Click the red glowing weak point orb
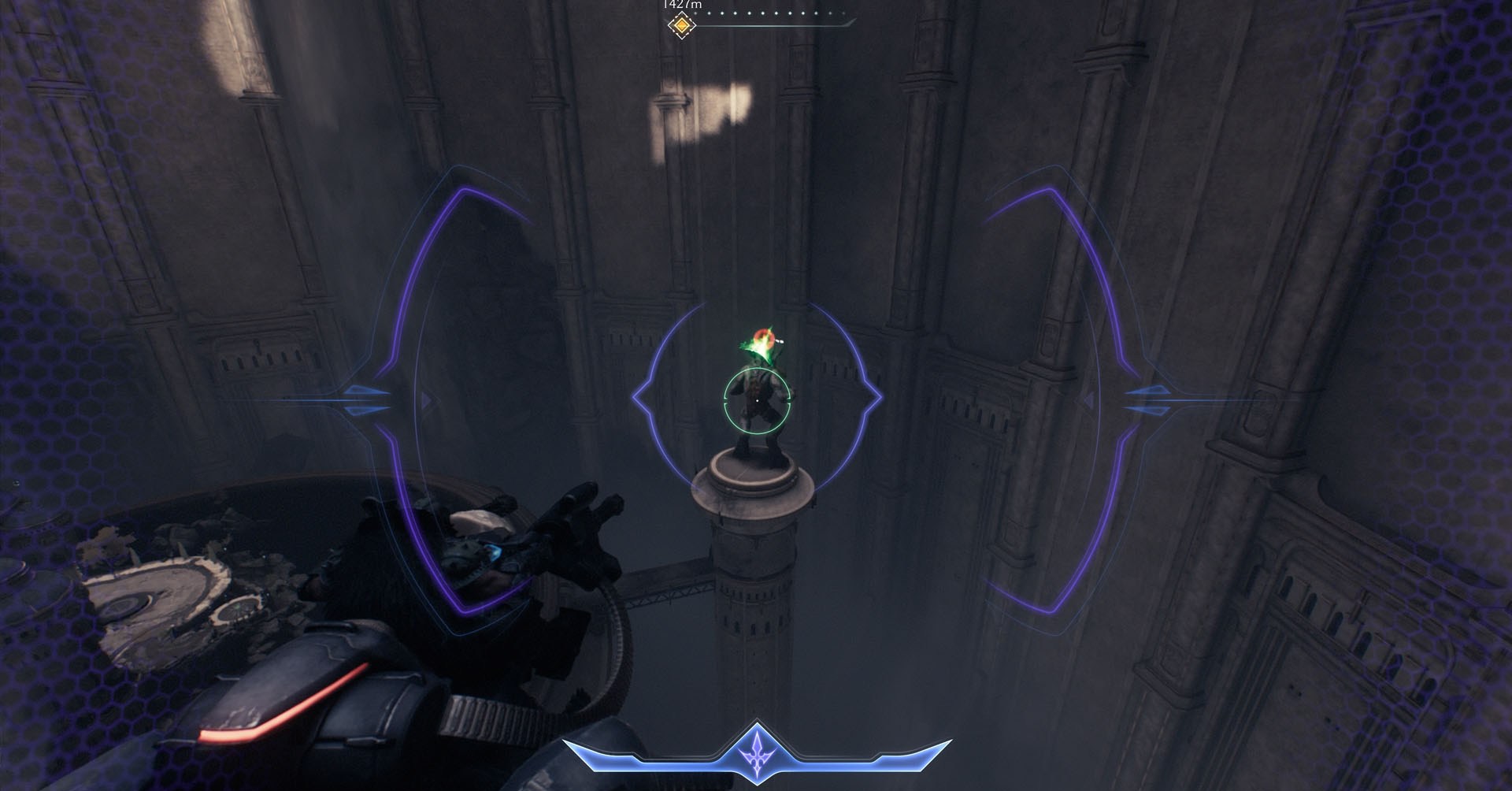This screenshot has width=1512, height=791. pos(764,336)
